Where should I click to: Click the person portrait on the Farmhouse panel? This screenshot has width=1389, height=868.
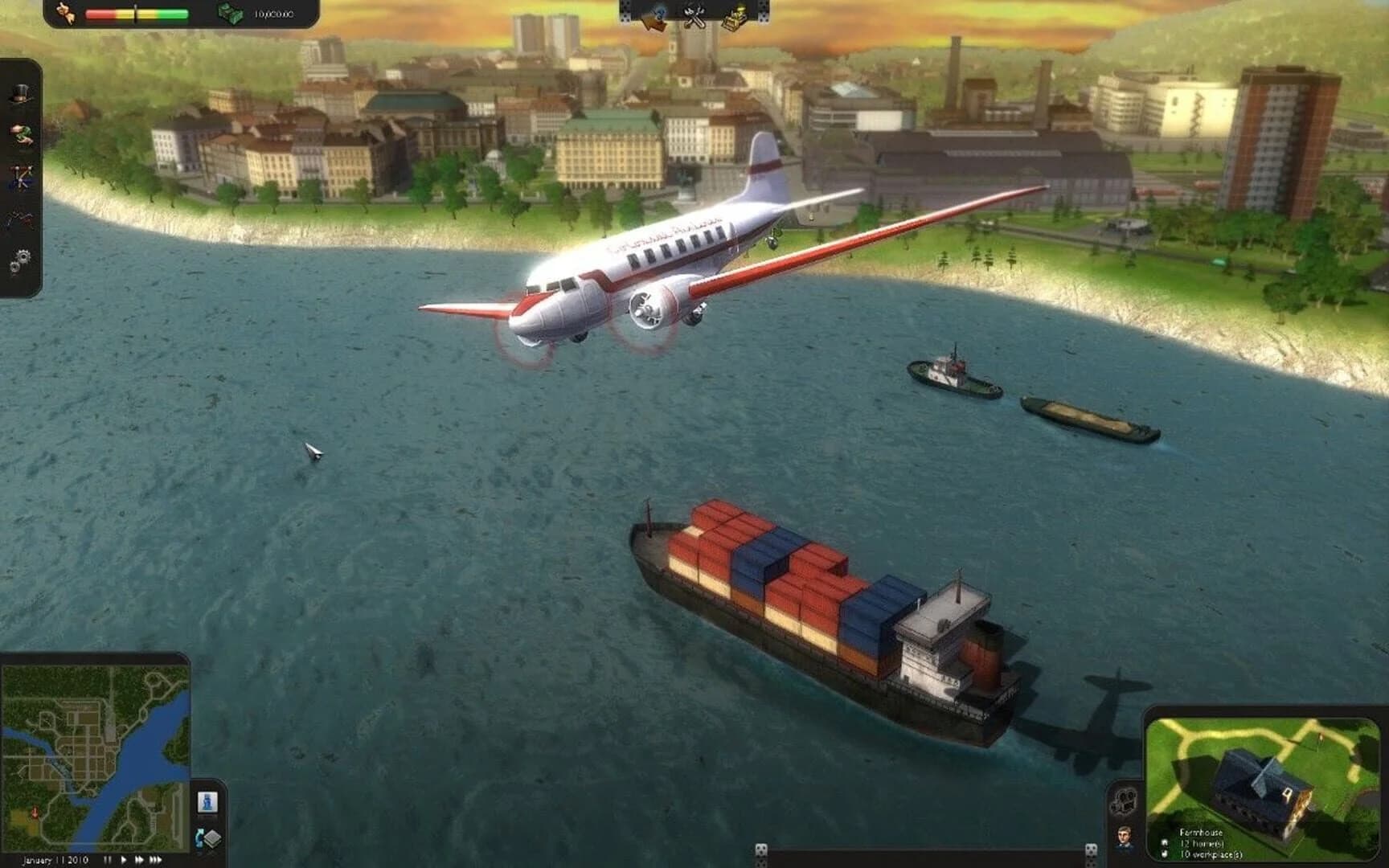(x=1124, y=838)
